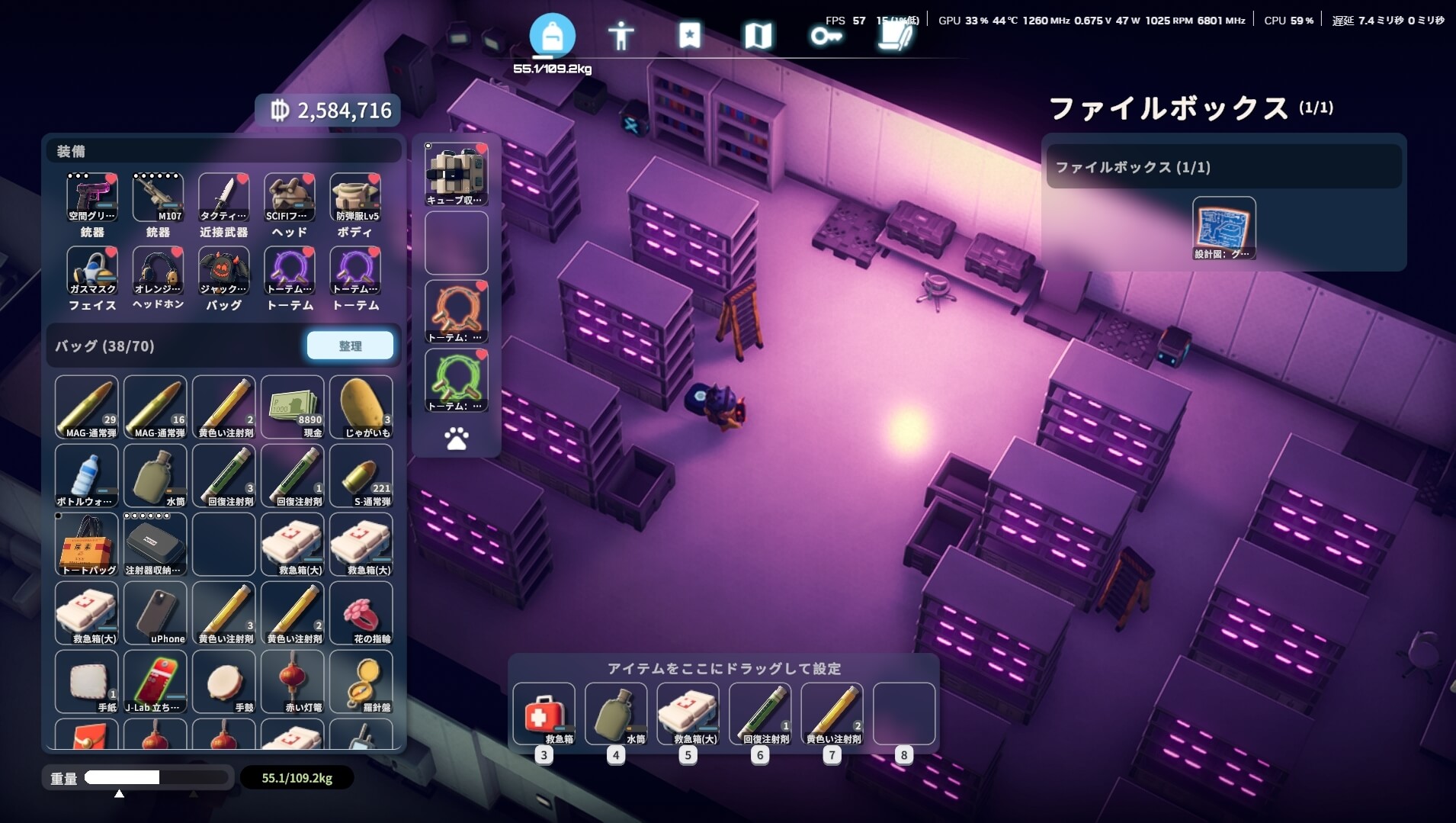Click the 整理 sort button
The width and height of the screenshot is (1456, 823).
(x=350, y=346)
